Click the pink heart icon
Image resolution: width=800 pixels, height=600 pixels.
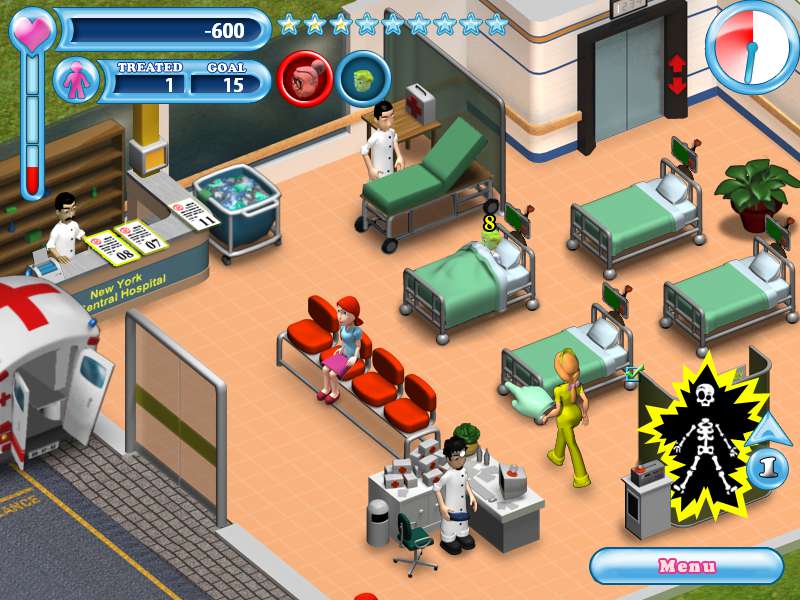click(32, 29)
